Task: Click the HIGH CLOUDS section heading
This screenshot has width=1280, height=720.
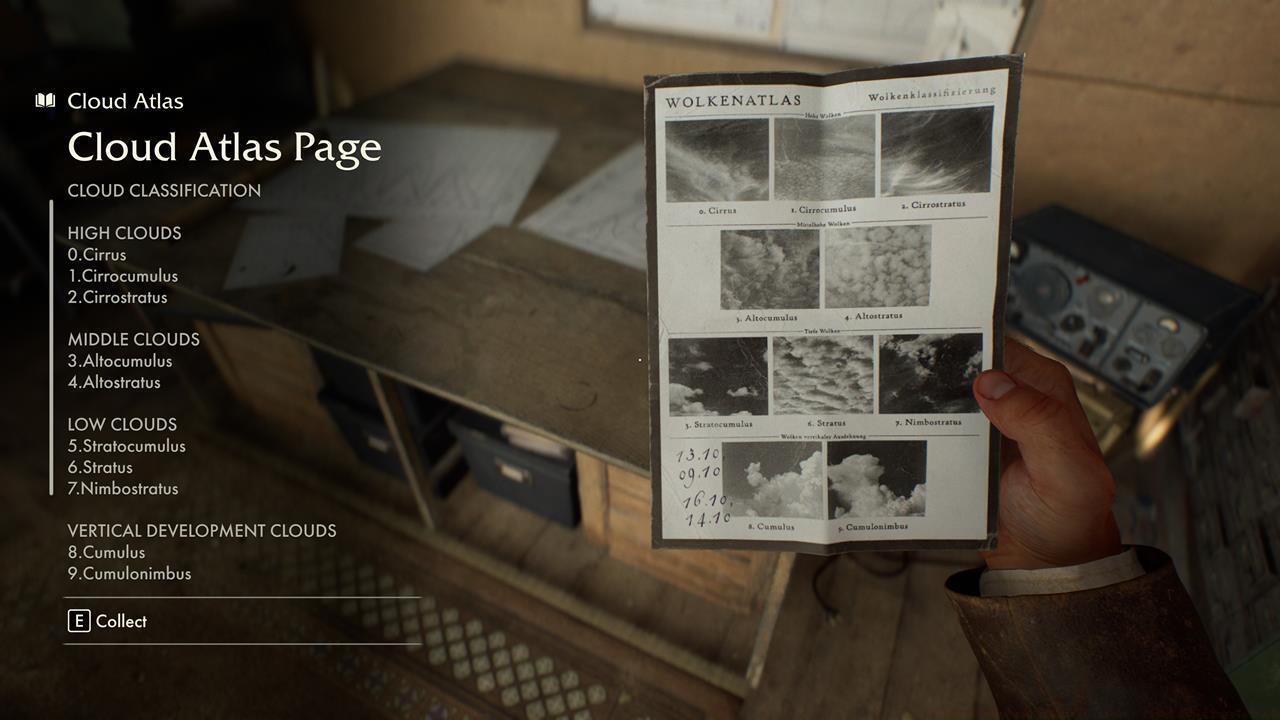Action: (x=124, y=233)
